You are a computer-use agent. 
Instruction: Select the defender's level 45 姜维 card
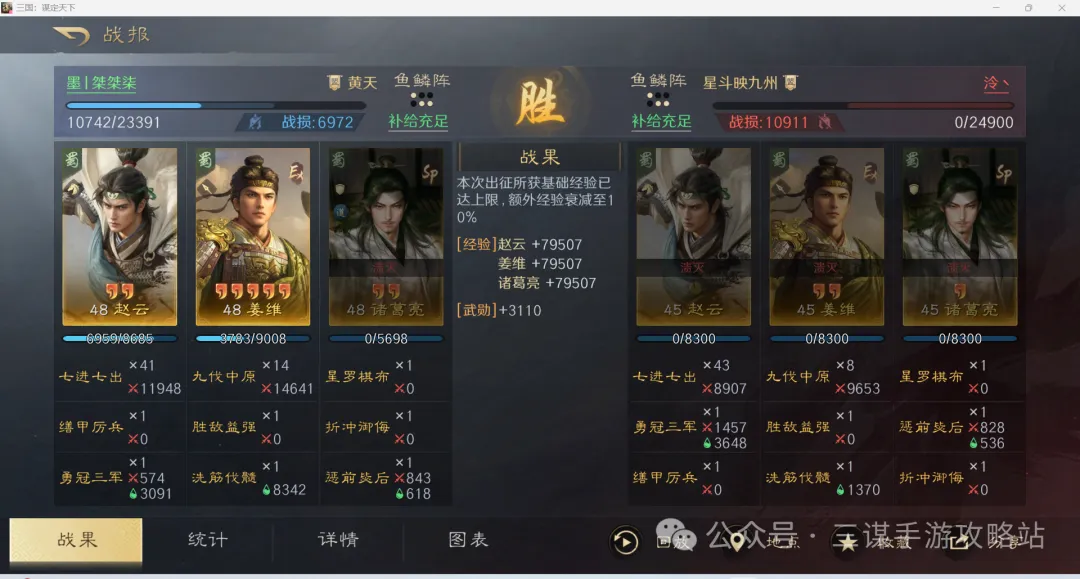(x=826, y=236)
